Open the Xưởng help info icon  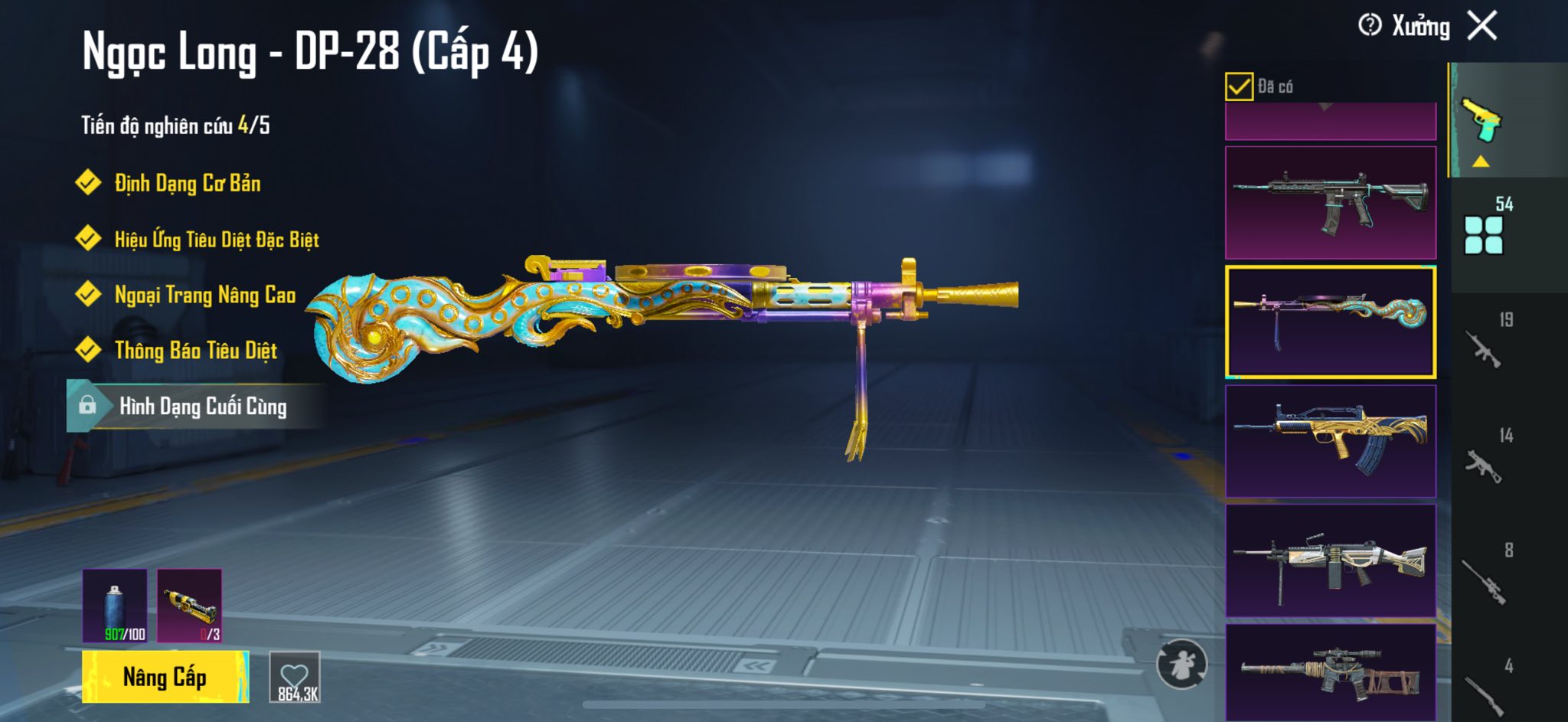(1369, 25)
